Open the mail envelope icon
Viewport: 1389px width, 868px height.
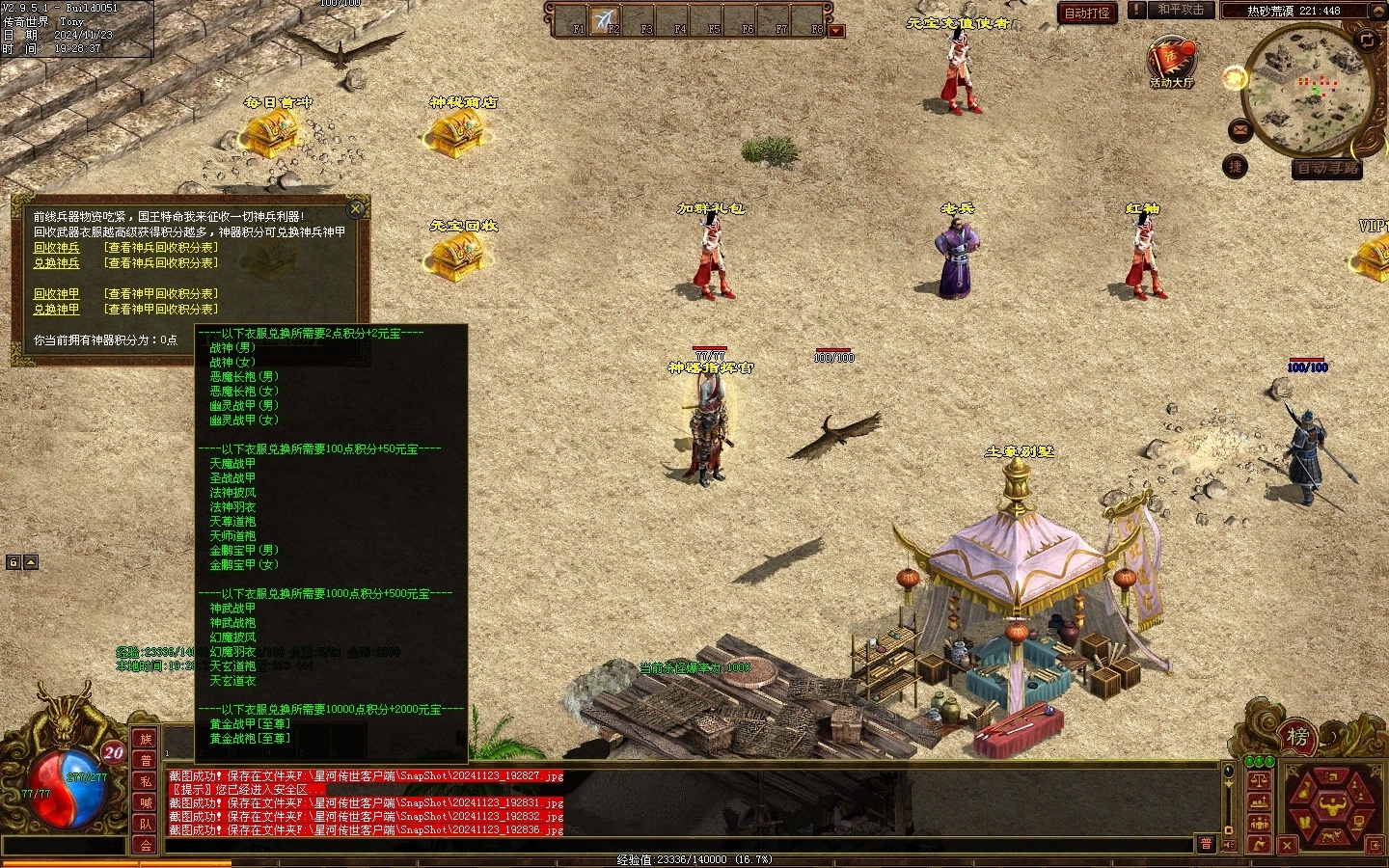click(x=1240, y=129)
